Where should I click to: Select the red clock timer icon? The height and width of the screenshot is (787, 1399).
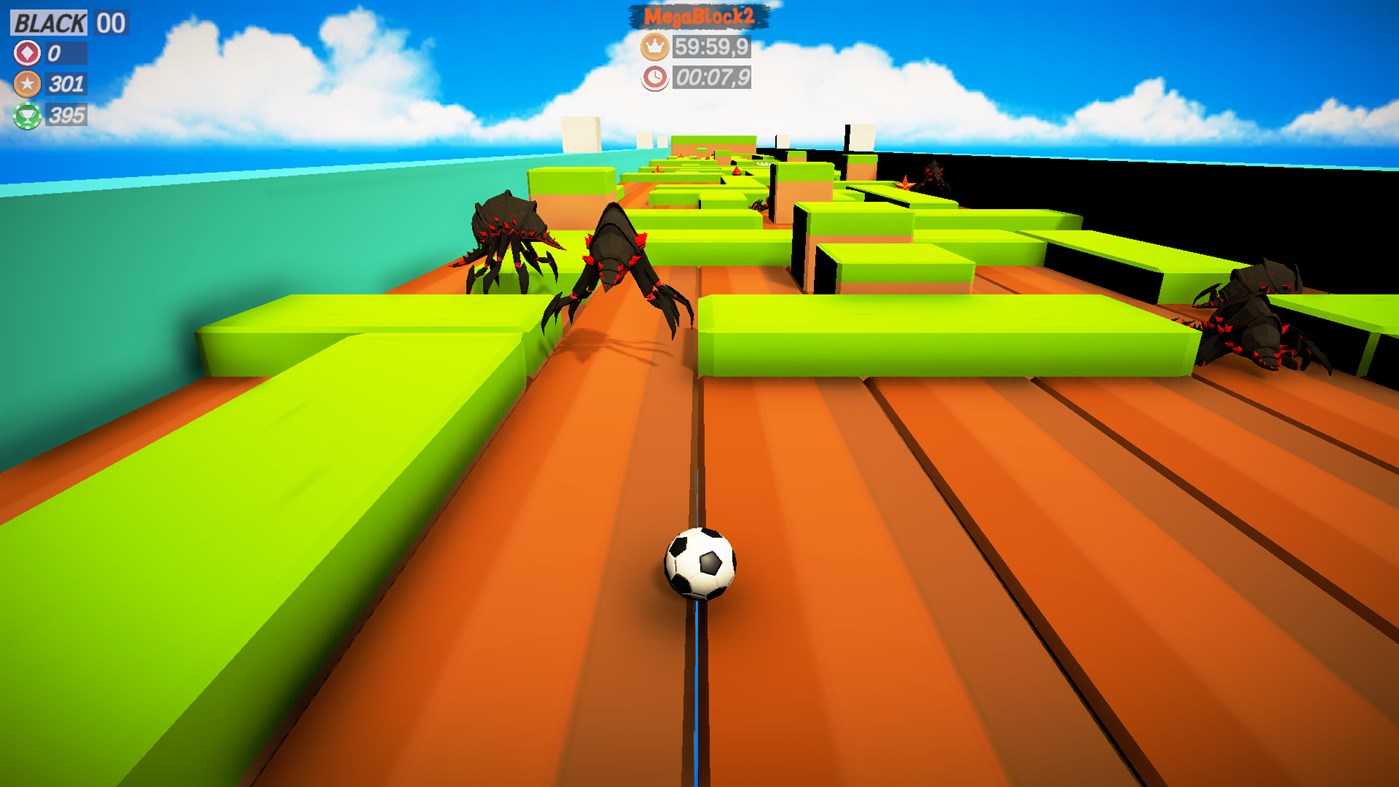click(654, 78)
